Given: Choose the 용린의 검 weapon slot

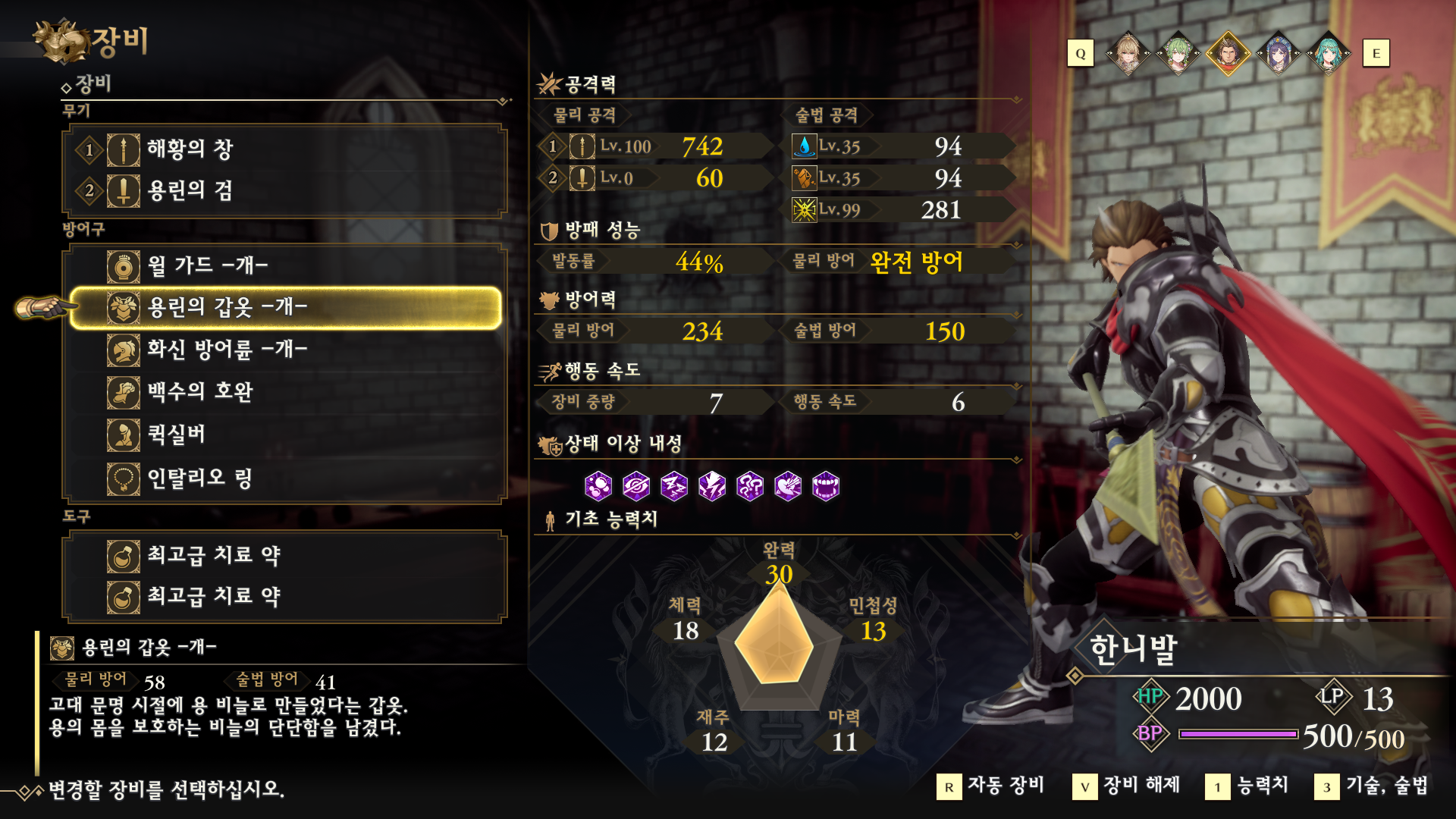Looking at the screenshot, I should click(284, 190).
